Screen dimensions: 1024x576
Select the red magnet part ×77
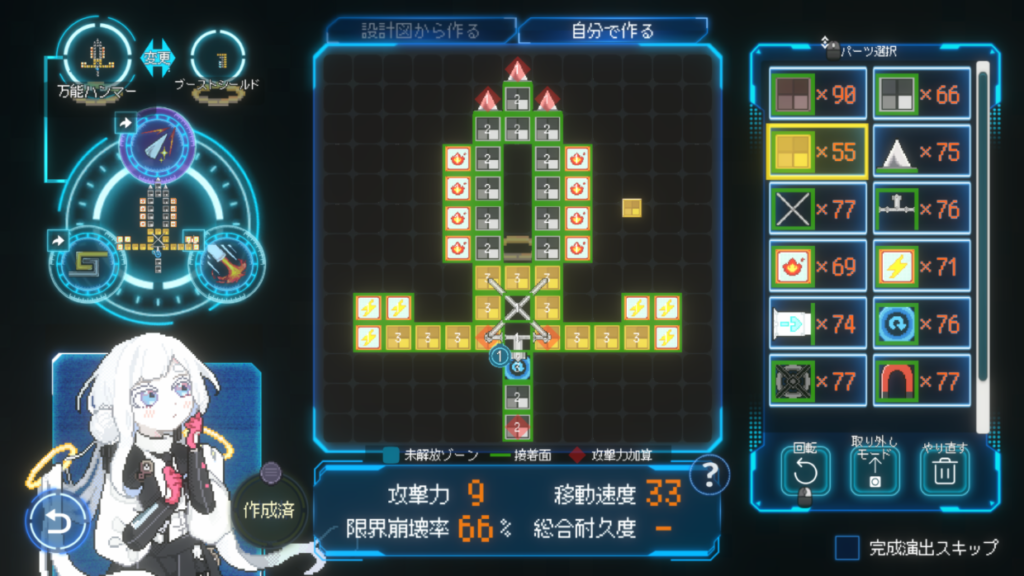(x=921, y=380)
